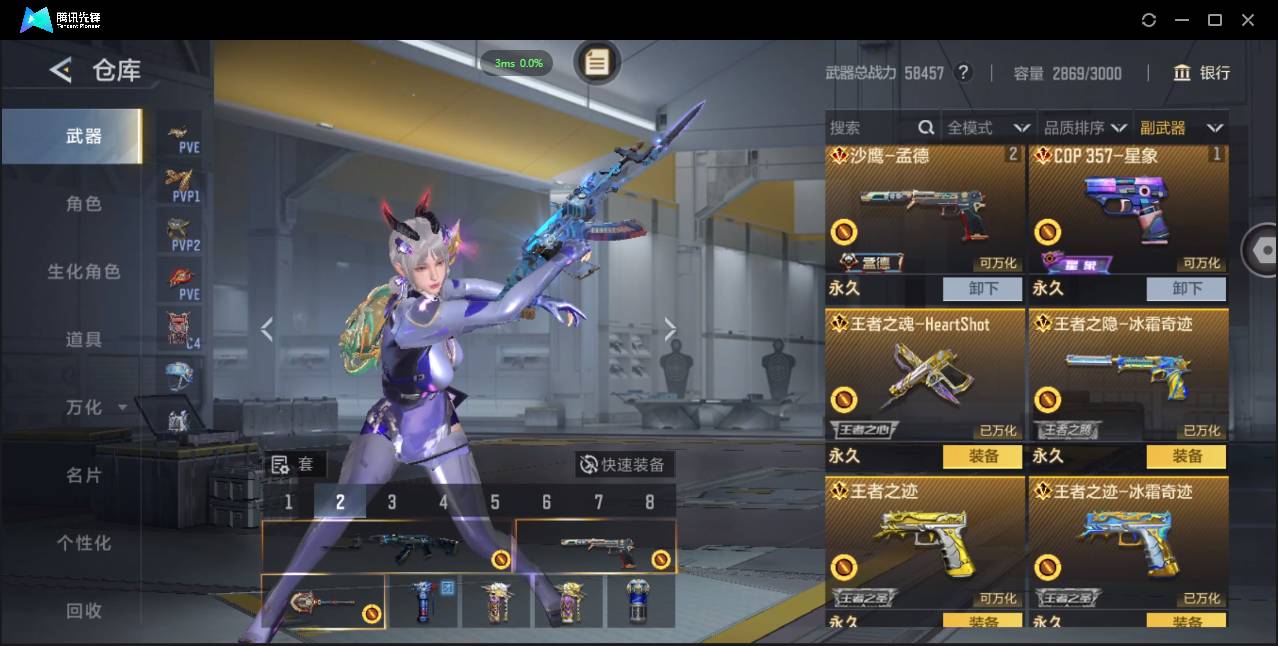
Task: Equip the 王者之隐-冰霜奇迹 pistol
Action: (1187, 457)
